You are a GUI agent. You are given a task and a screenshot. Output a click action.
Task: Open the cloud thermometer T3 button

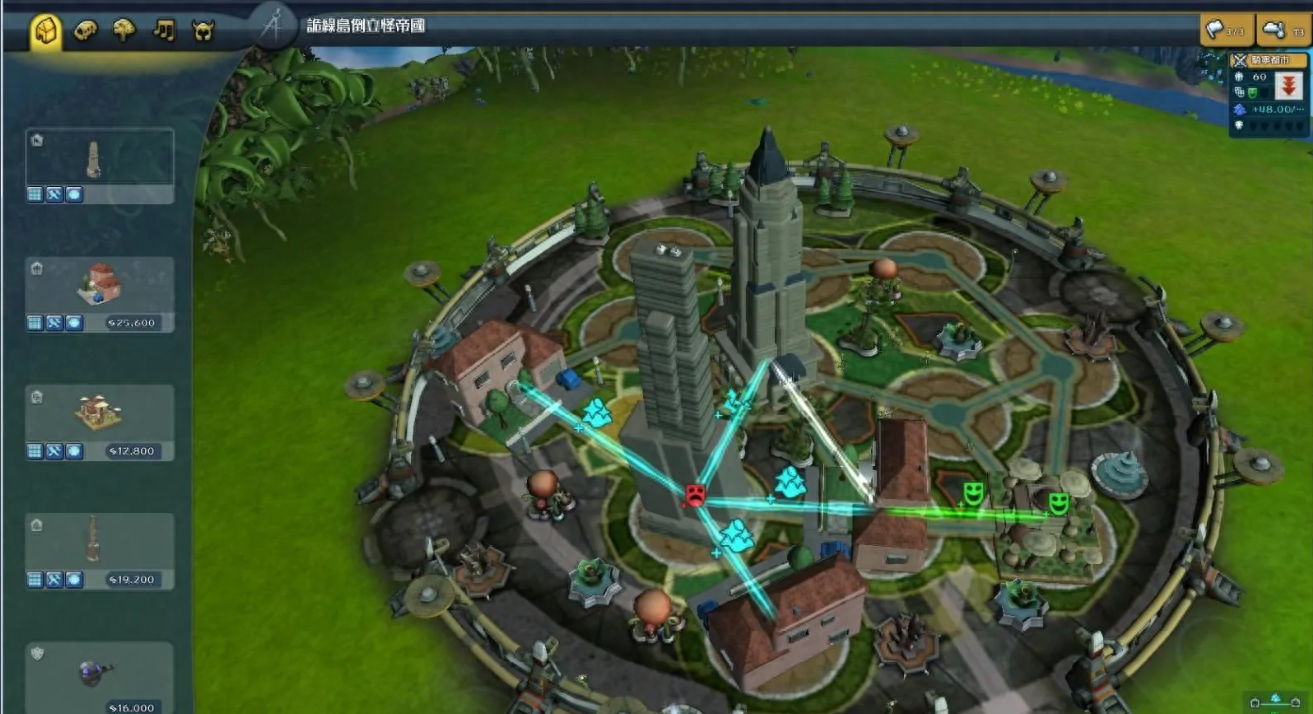1283,30
